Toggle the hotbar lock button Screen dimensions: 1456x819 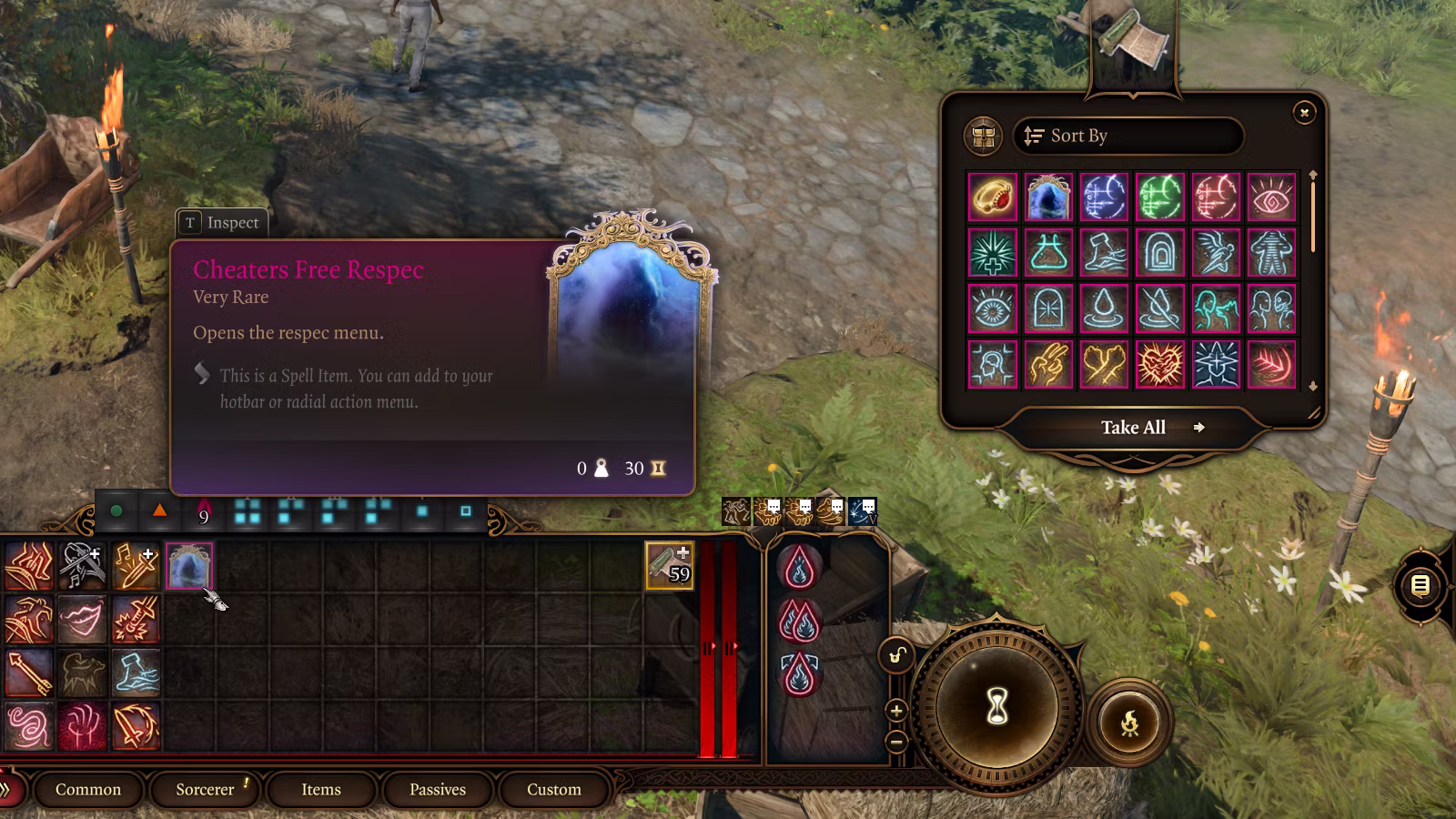tap(897, 655)
